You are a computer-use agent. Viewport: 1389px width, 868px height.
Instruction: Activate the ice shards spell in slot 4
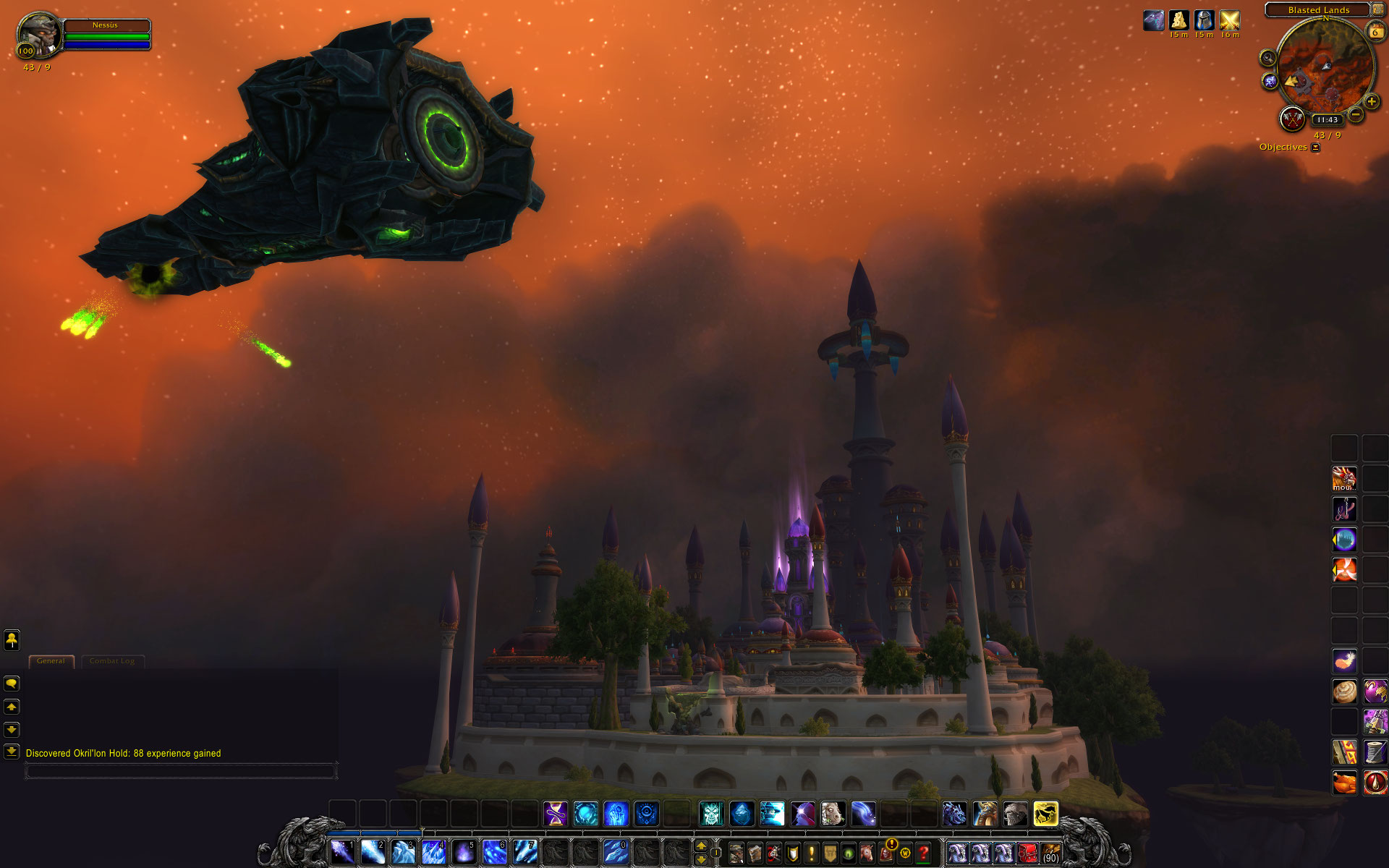433,852
